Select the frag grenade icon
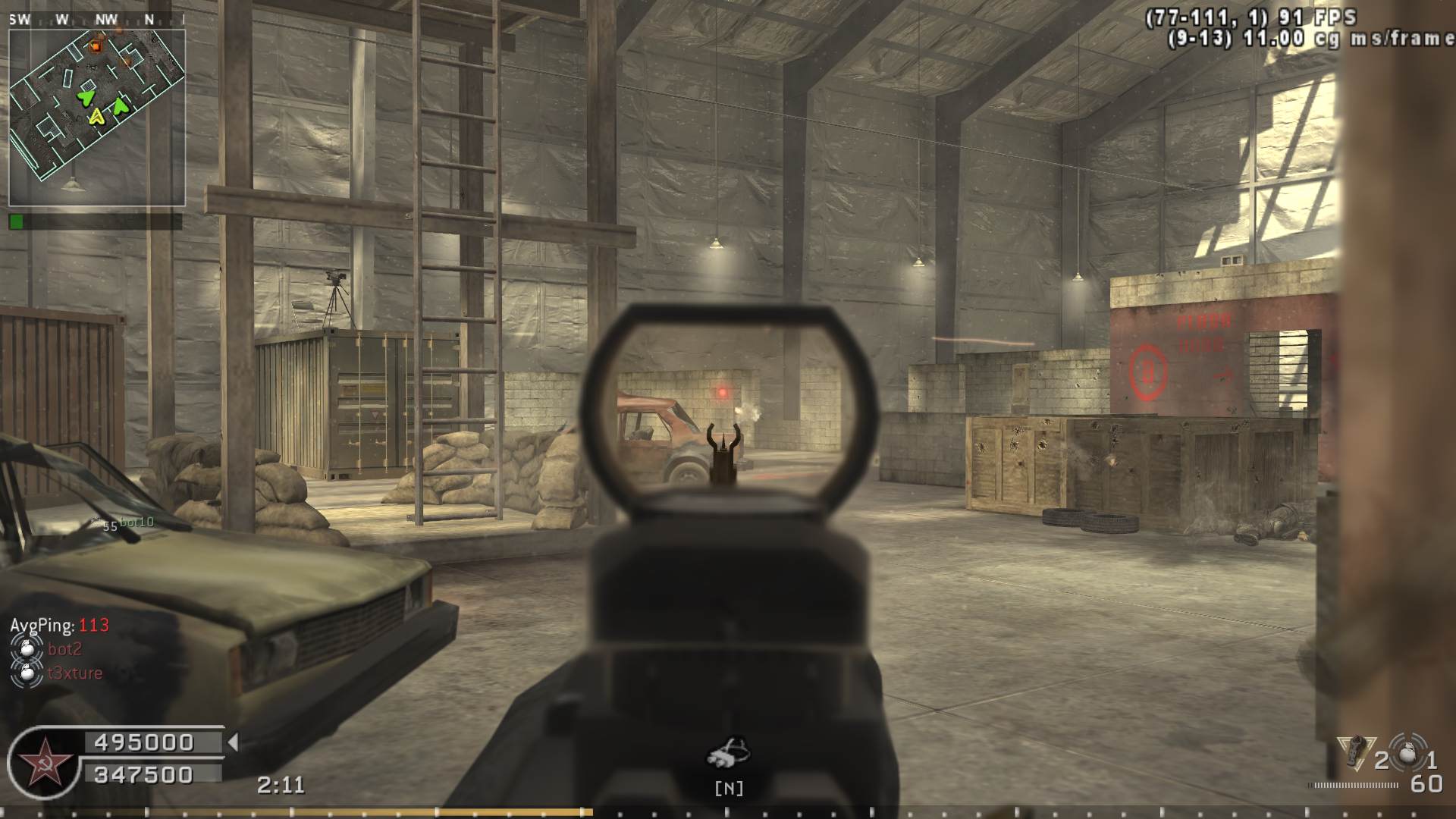This screenshot has height=819, width=1456. tap(1407, 754)
